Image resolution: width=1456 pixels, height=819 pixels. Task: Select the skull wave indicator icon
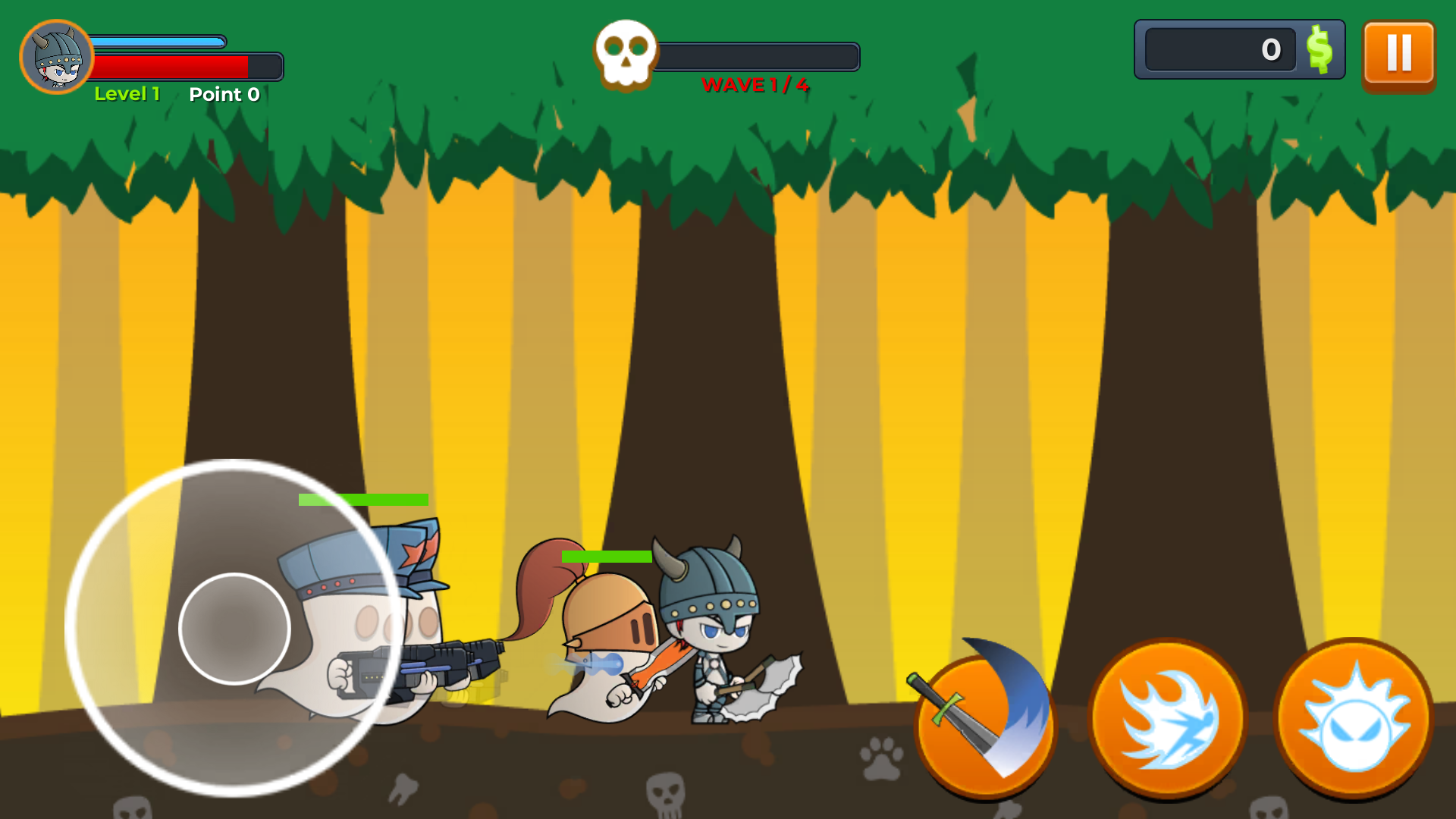(x=624, y=53)
